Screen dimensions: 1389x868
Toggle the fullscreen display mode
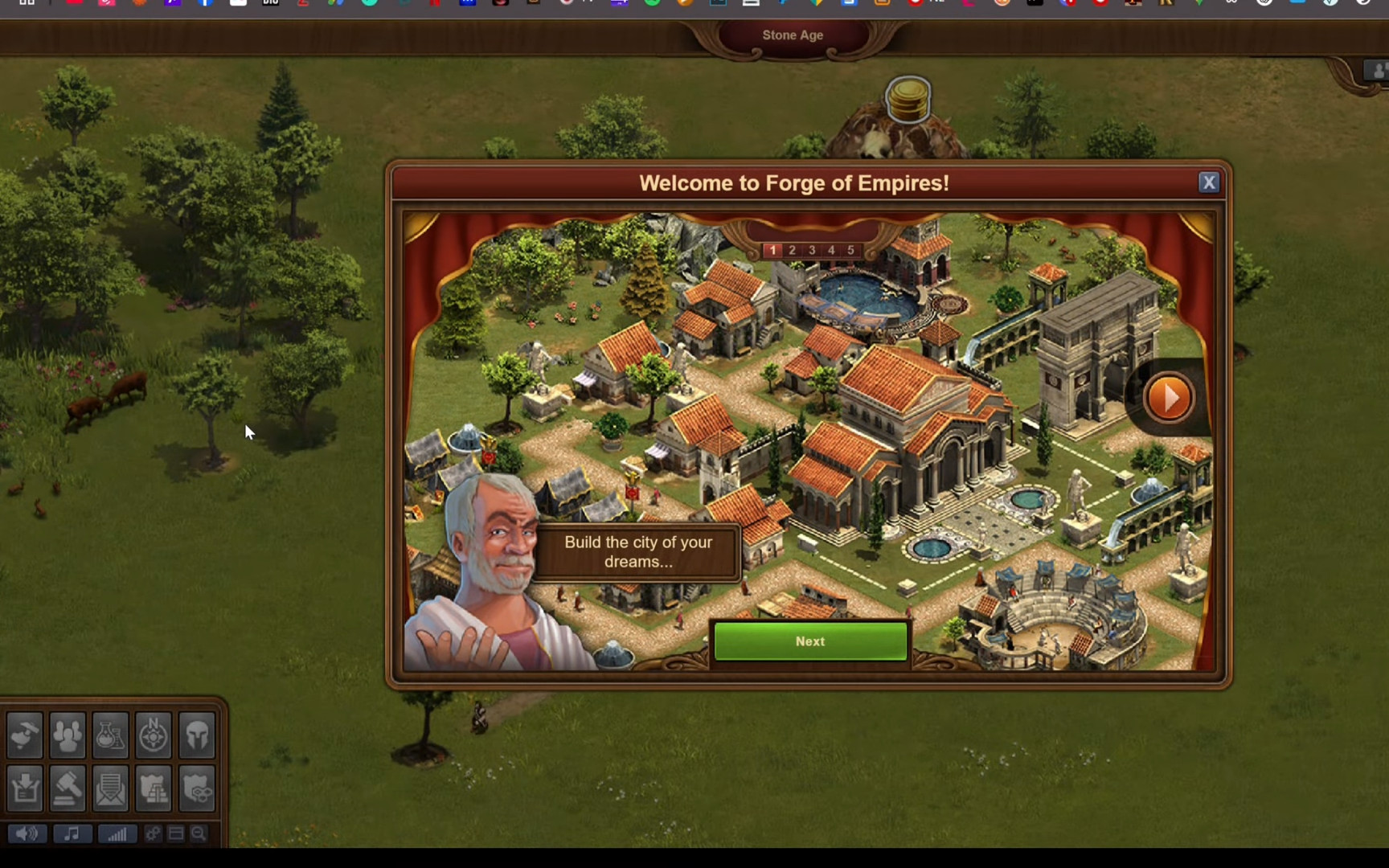pos(175,834)
